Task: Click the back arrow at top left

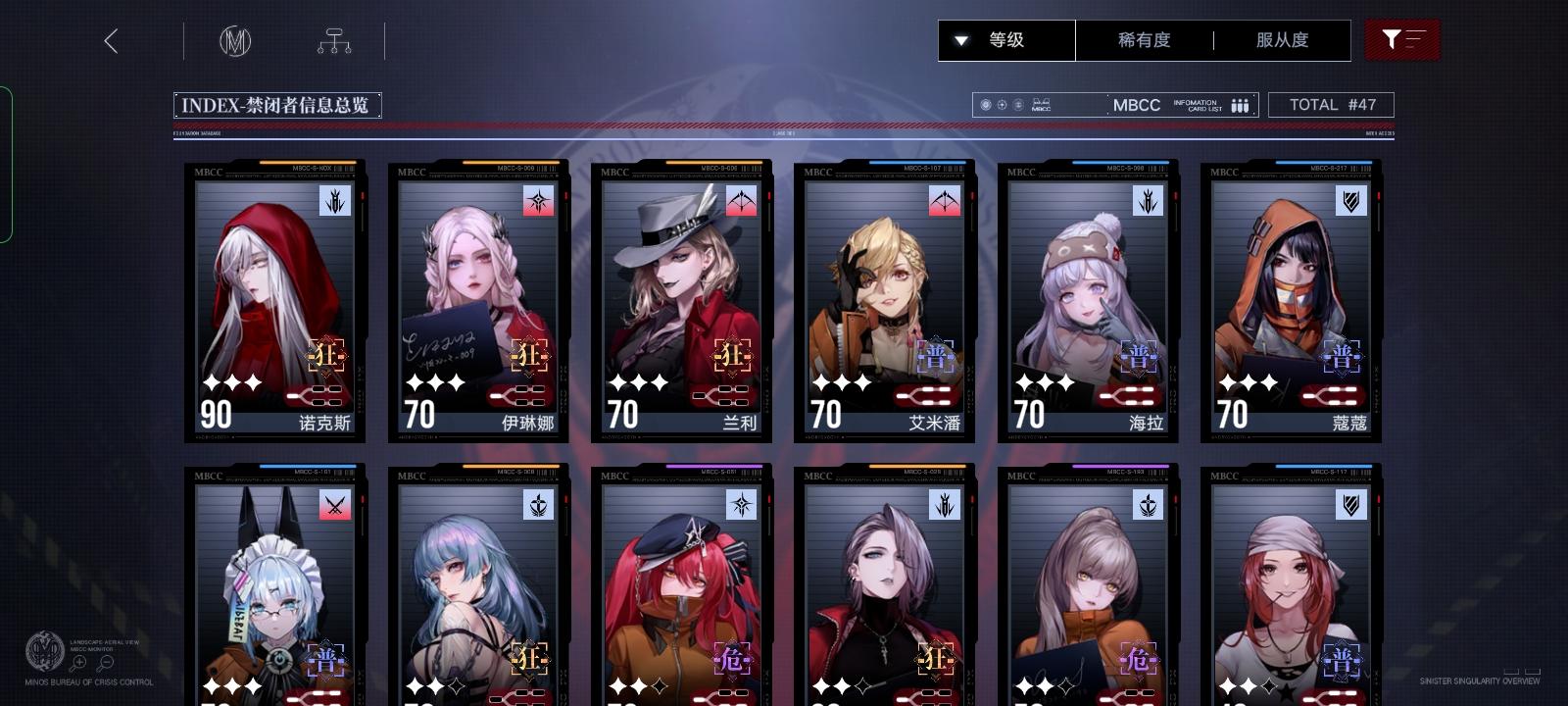Action: click(112, 42)
